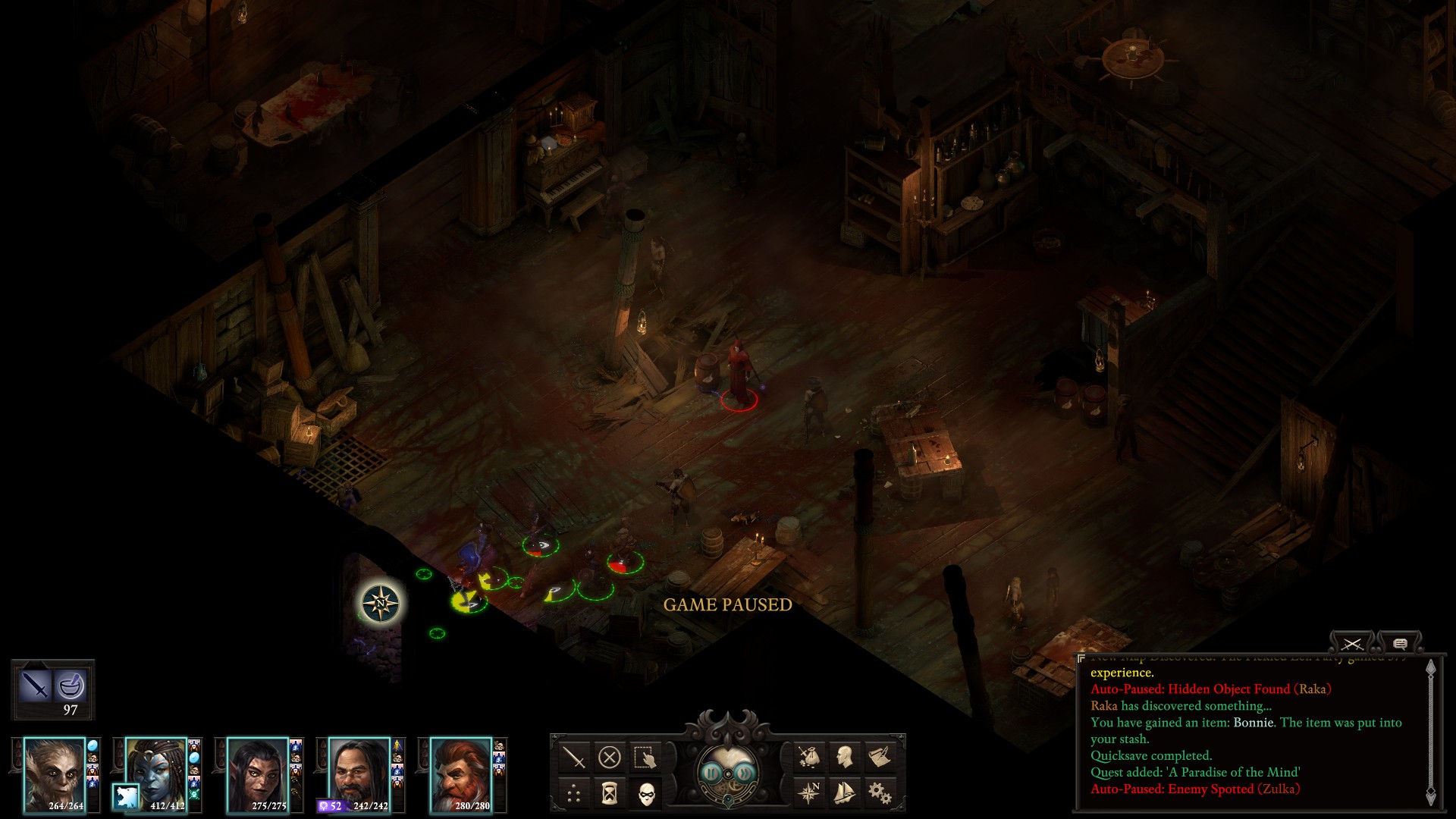The width and height of the screenshot is (1456, 819).
Task: Toggle fast-forward game speed
Action: pos(745,773)
